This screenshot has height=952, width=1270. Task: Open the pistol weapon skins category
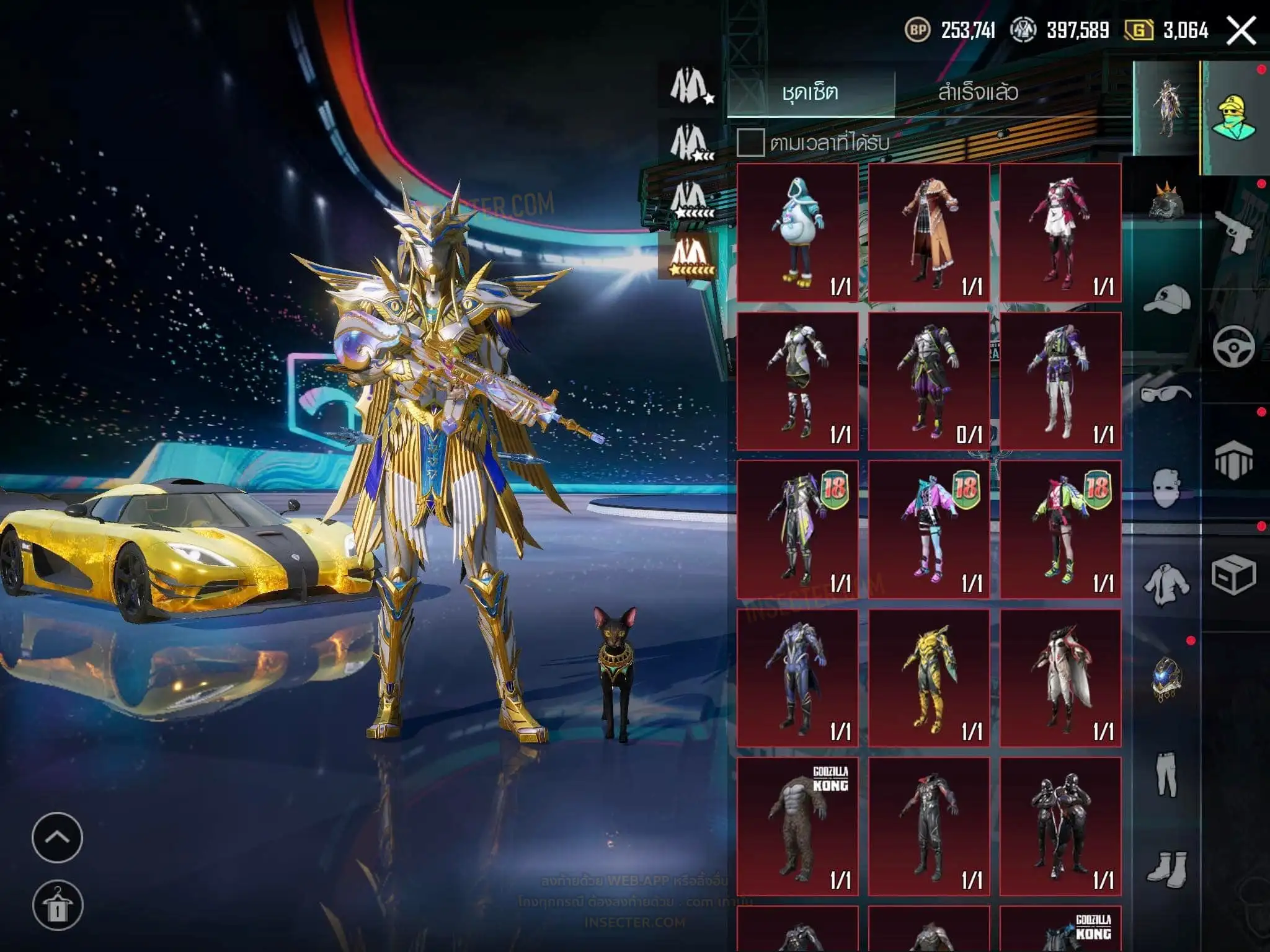1233,232
